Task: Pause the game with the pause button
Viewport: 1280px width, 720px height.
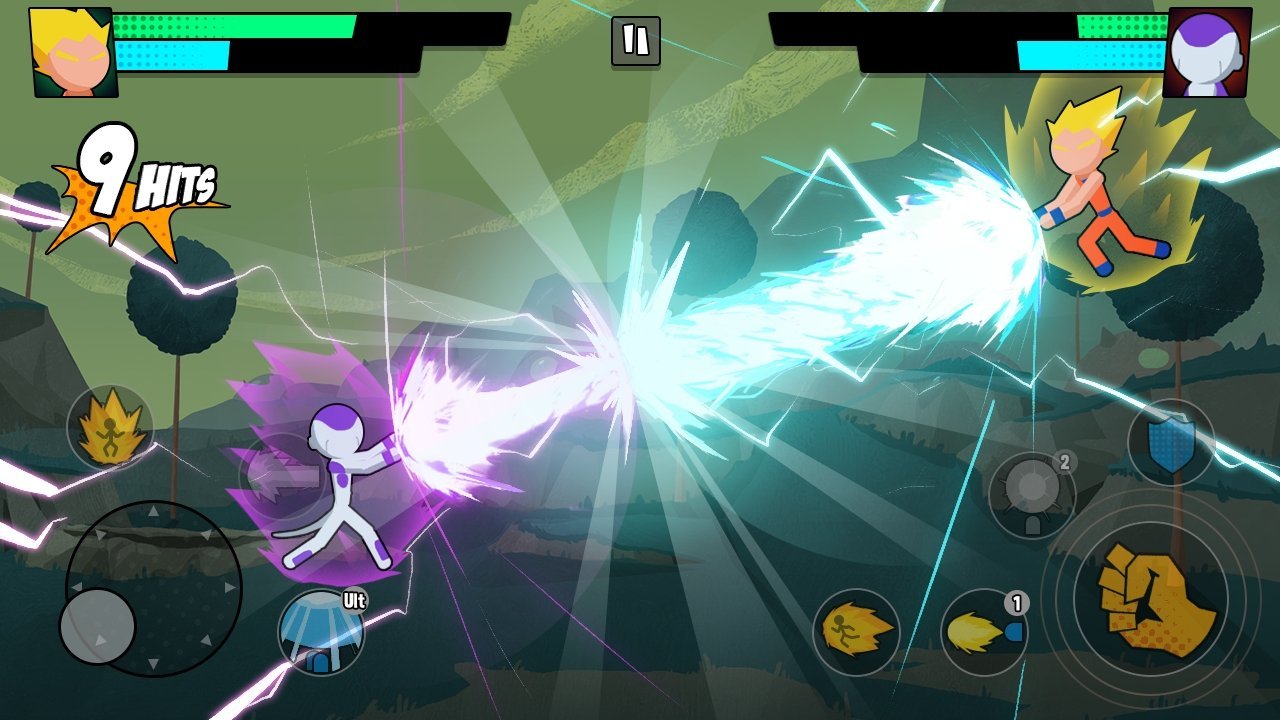Action: (x=635, y=41)
